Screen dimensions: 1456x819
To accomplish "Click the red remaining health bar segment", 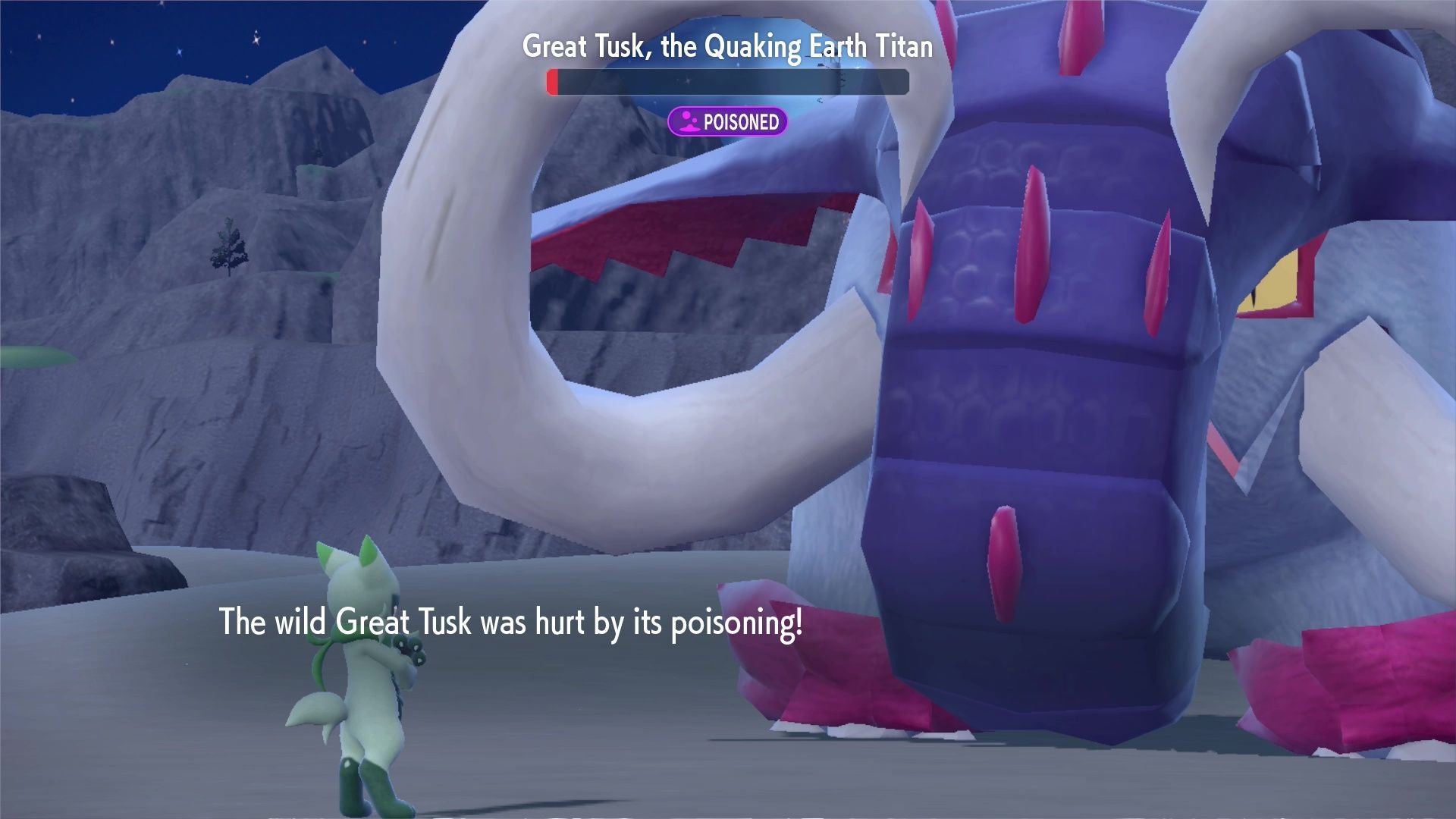I will click(553, 83).
